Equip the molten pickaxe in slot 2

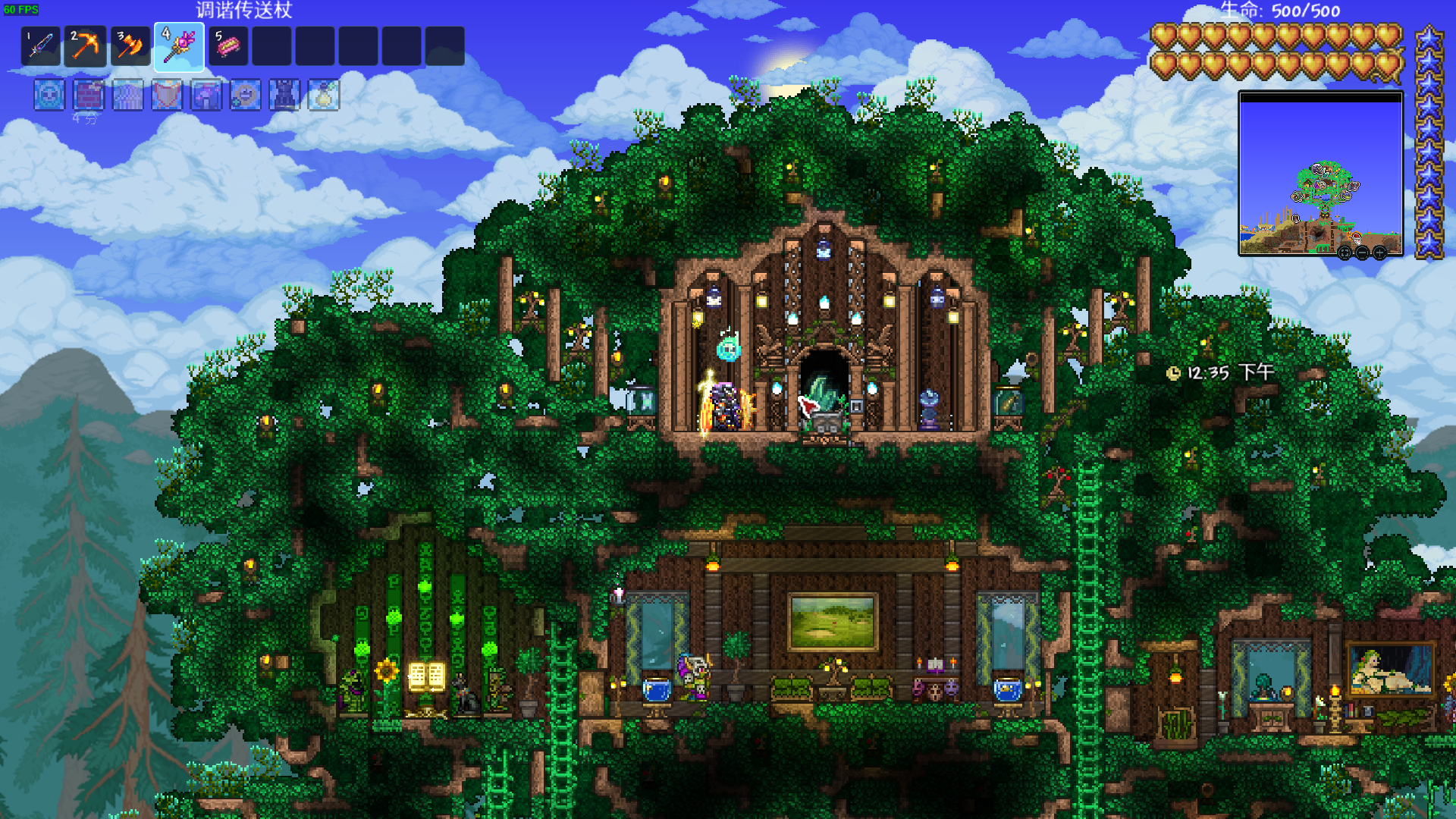[85, 46]
